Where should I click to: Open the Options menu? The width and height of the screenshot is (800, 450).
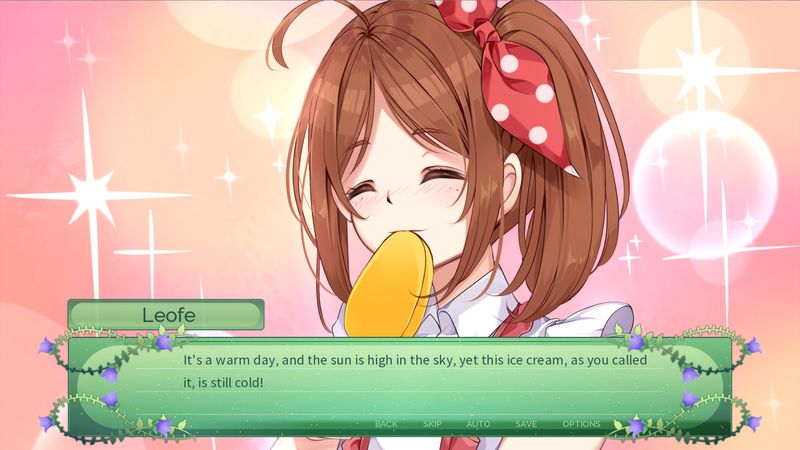[581, 424]
